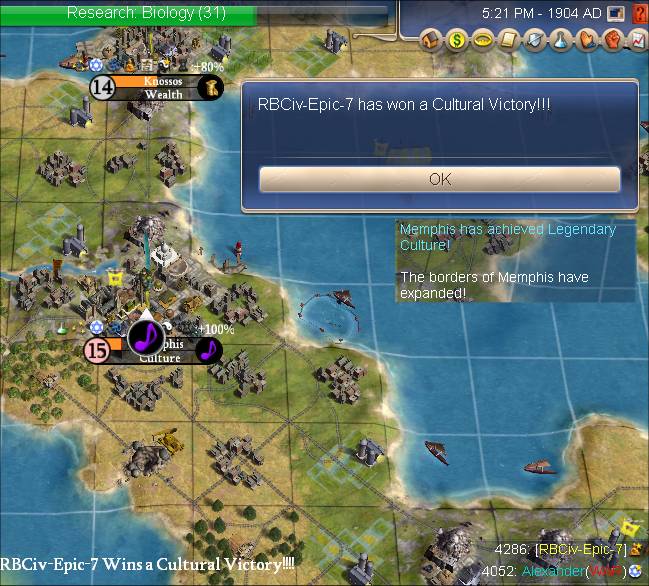Open the main menu monitor icon
Viewport: 649px width, 586px height.
[615, 14]
